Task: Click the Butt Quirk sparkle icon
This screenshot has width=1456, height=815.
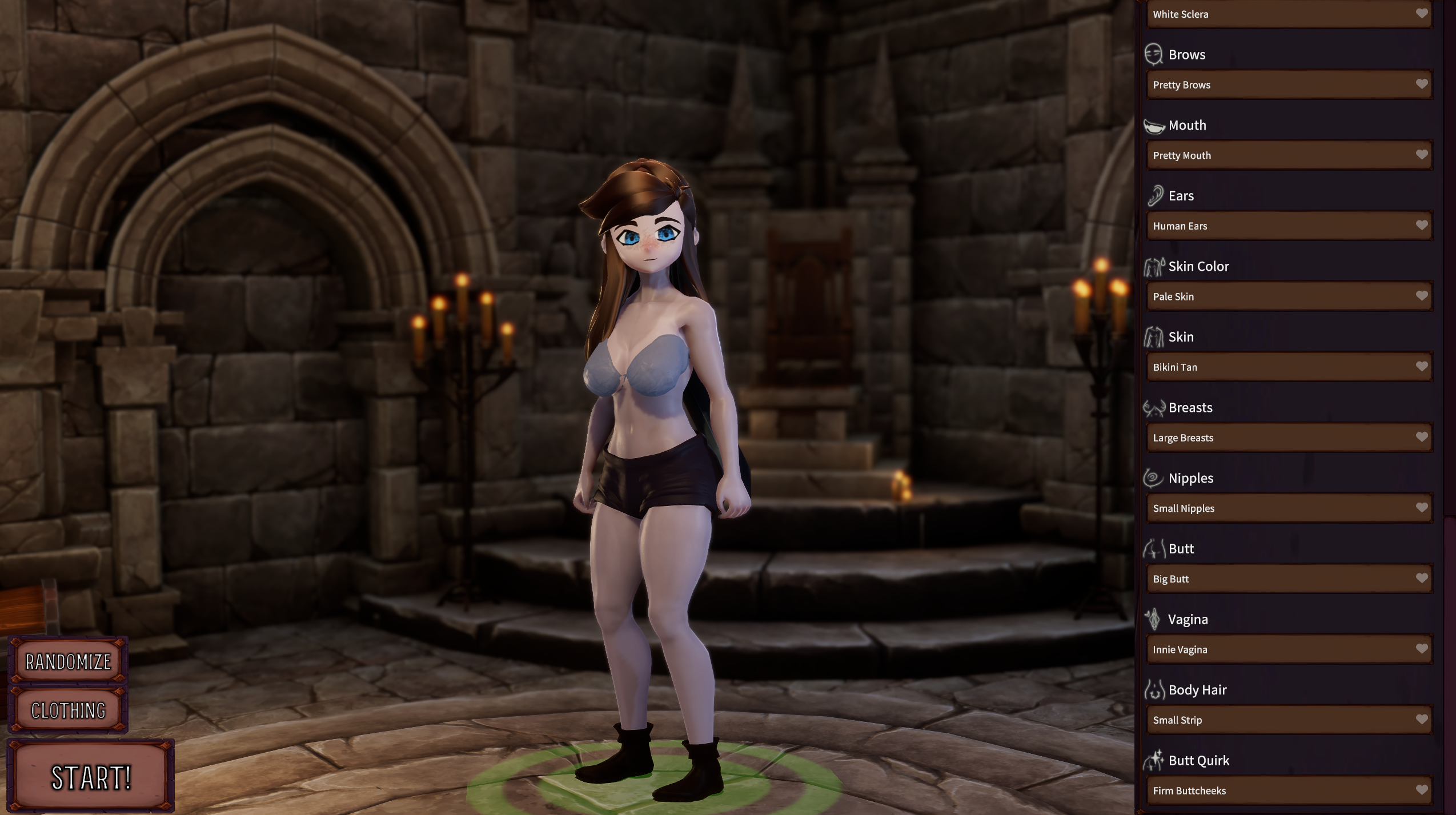Action: click(1155, 760)
